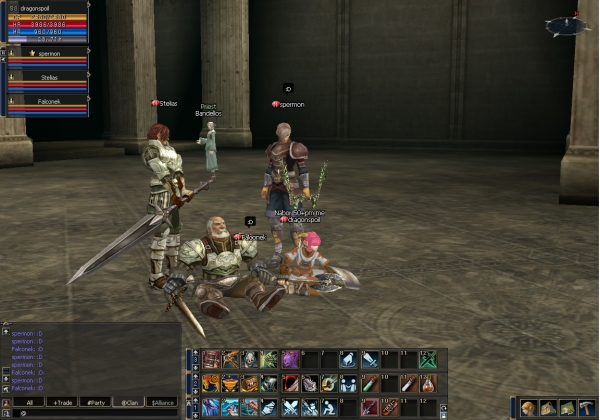Activate the crossed swords attack skill
This screenshot has width=600, height=420.
coord(290,407)
